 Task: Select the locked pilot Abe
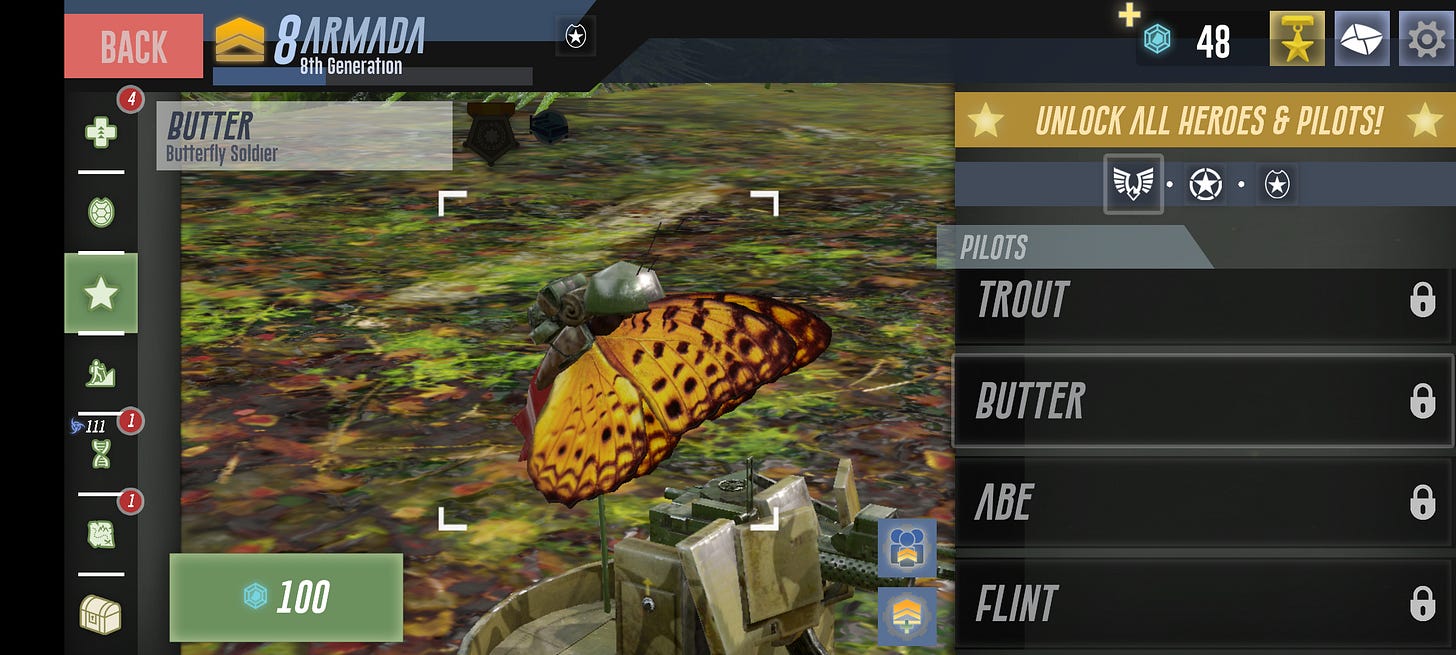(1204, 502)
